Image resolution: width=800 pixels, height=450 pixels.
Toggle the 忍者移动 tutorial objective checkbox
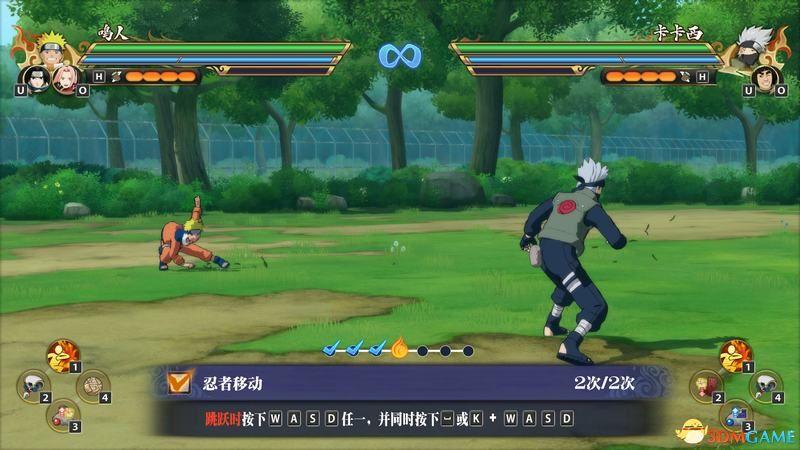click(x=180, y=381)
